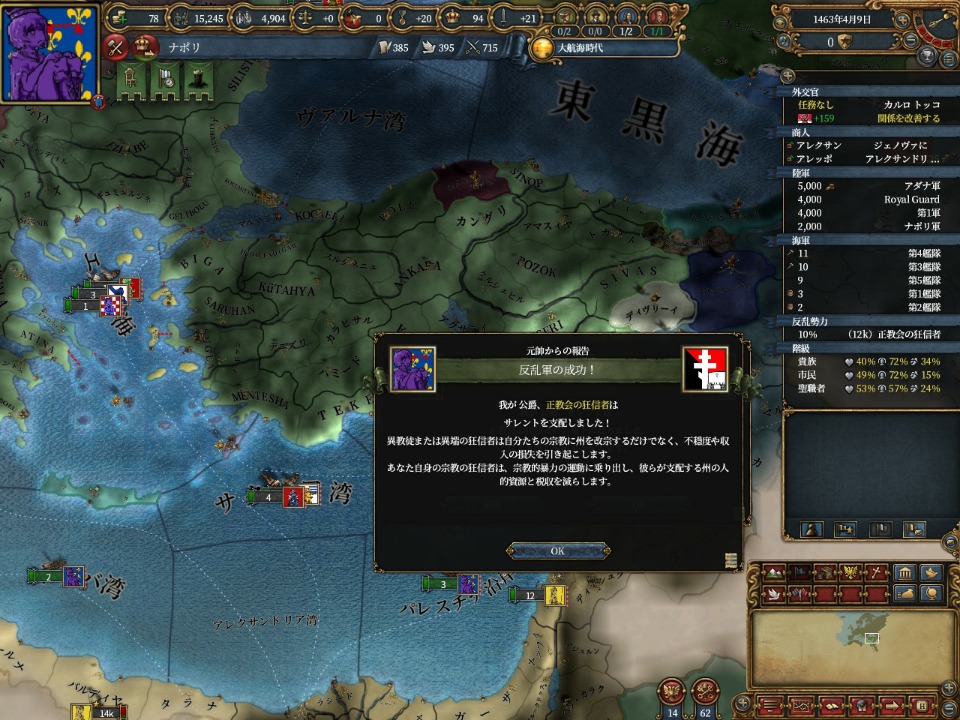Click the crossed swords icon beside ナポリ
Viewport: 960px width, 720px height.
point(117,46)
